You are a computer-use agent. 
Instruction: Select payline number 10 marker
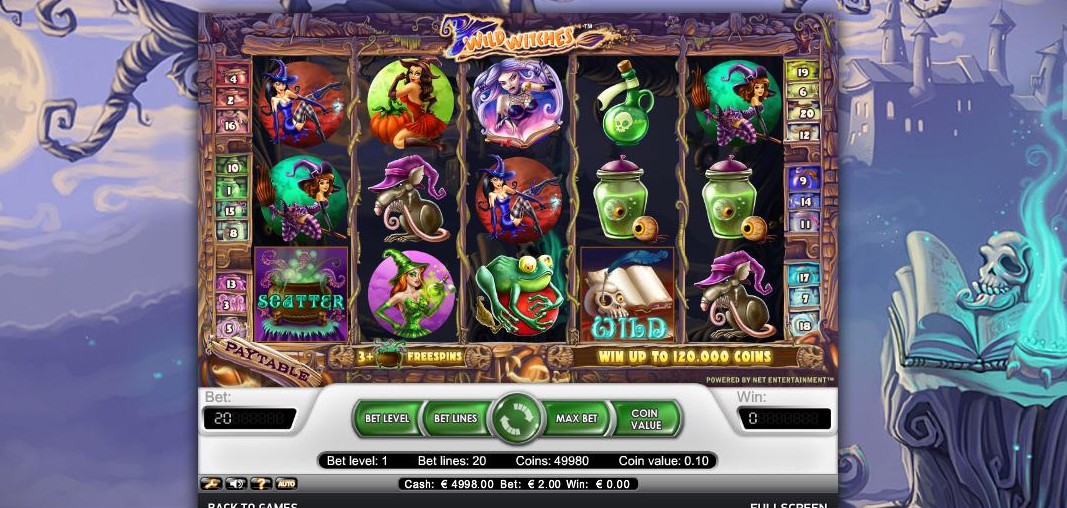click(x=232, y=167)
